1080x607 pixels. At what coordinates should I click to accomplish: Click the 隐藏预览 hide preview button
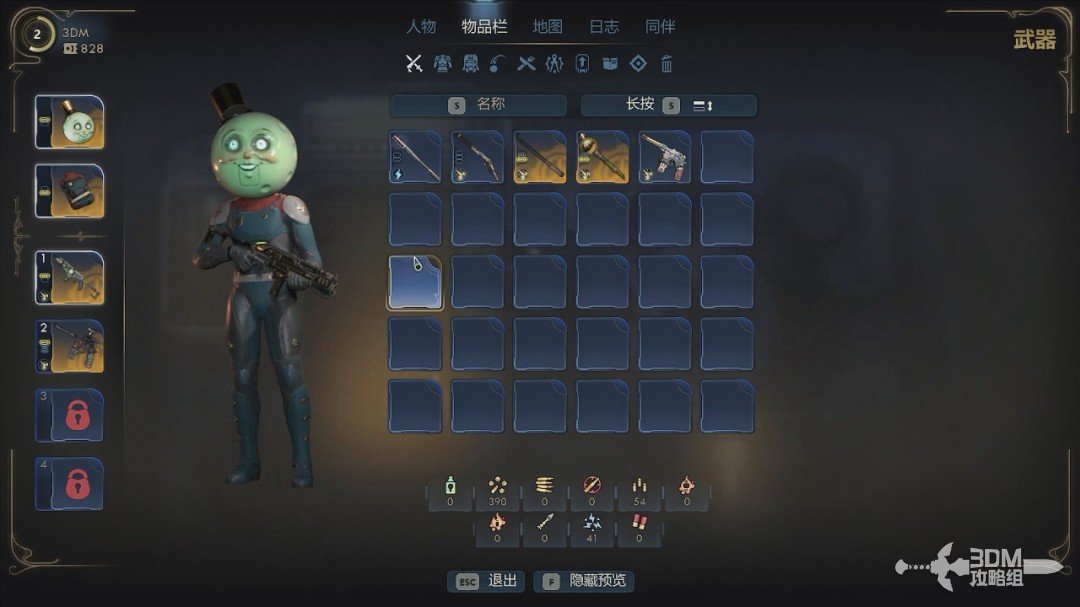click(585, 581)
